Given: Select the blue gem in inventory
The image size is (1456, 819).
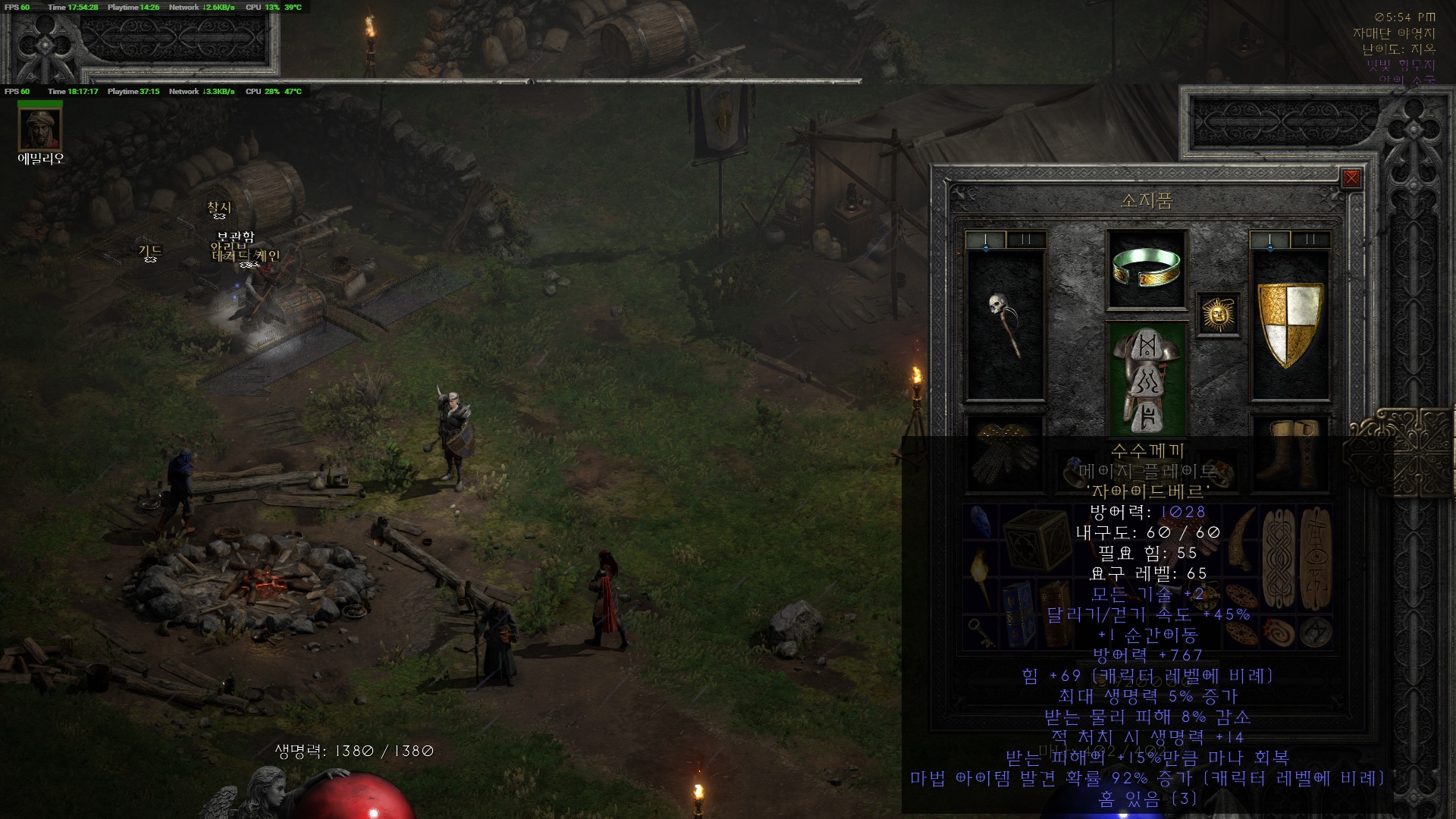Looking at the screenshot, I should pyautogui.click(x=981, y=522).
